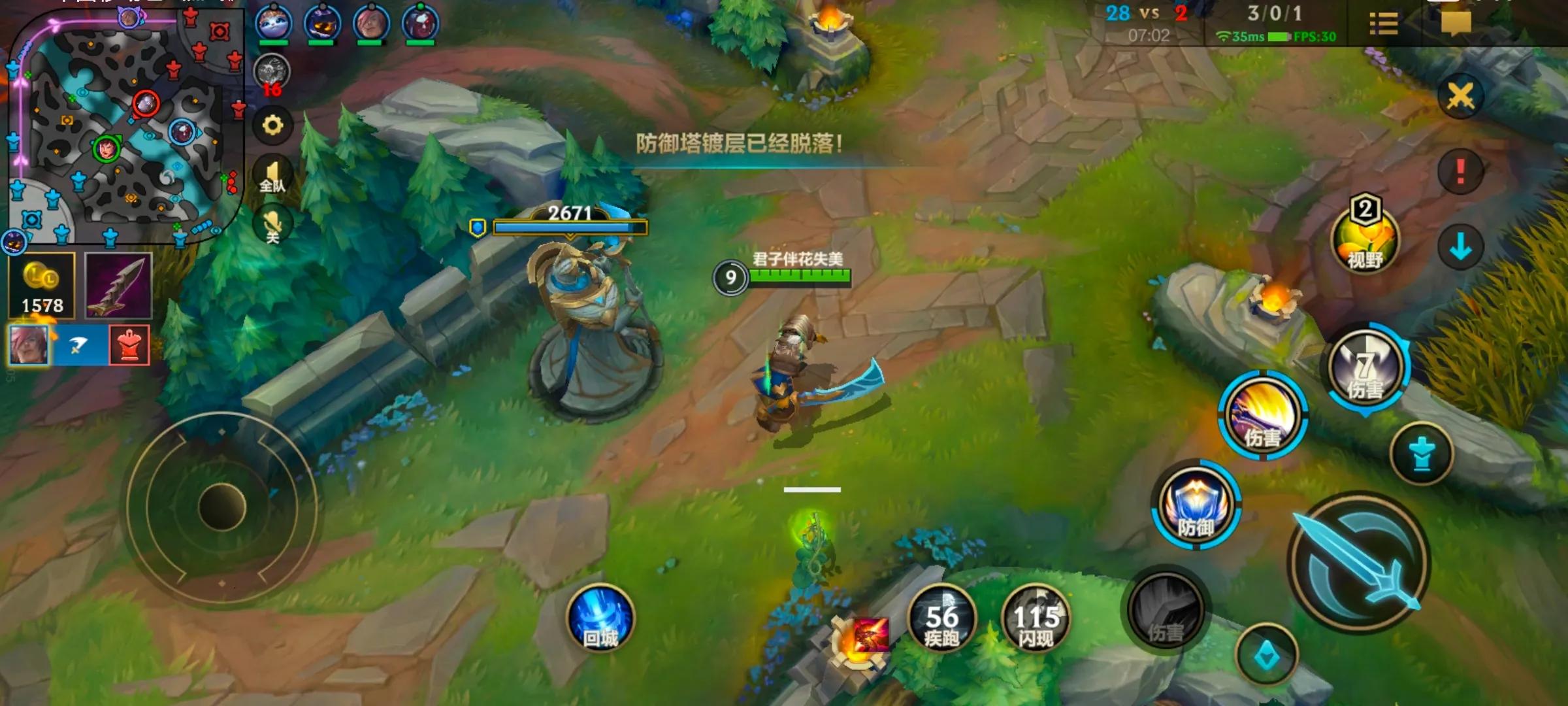Open the yellow chat bubble
The width and height of the screenshot is (1568, 706).
(x=1456, y=23)
